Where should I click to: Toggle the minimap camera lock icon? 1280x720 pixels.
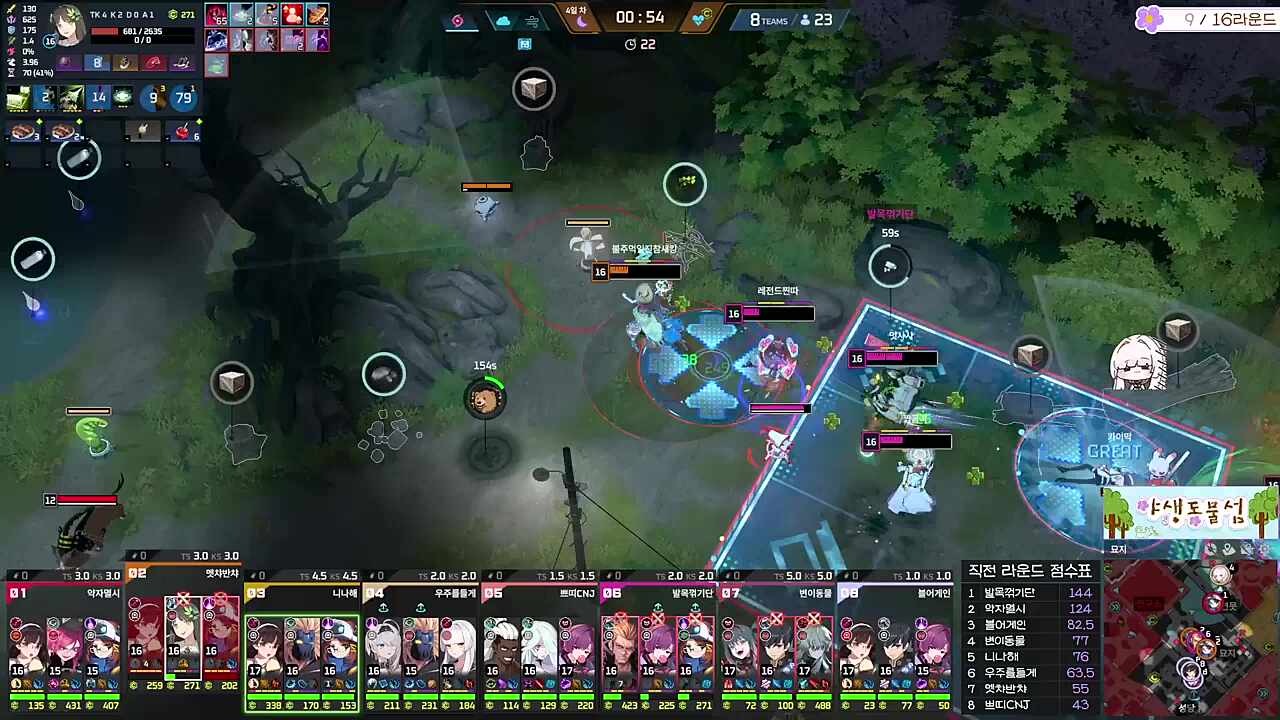tap(1248, 548)
